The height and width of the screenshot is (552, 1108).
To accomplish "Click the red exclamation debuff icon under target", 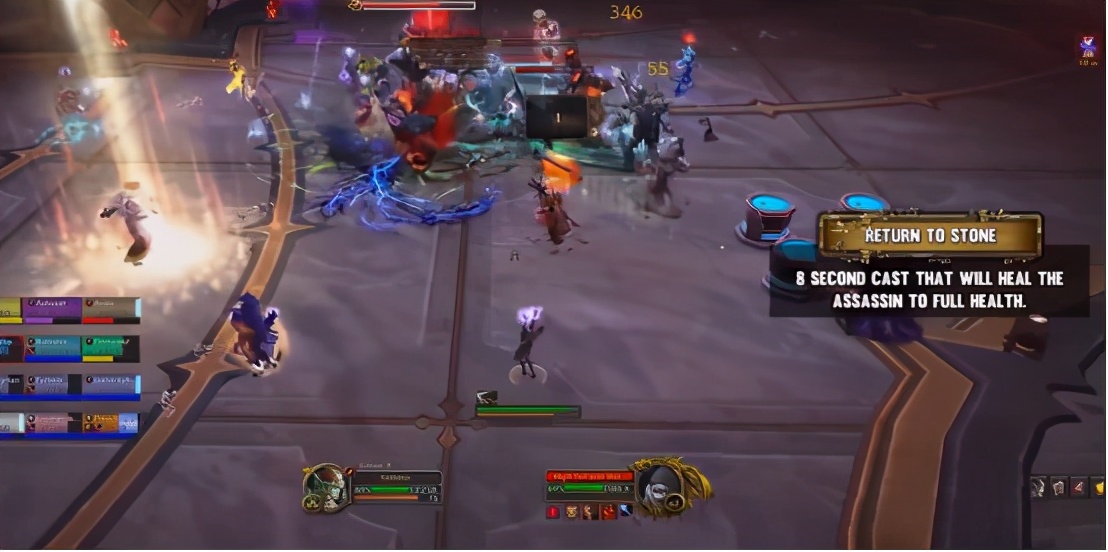I will coord(554,512).
